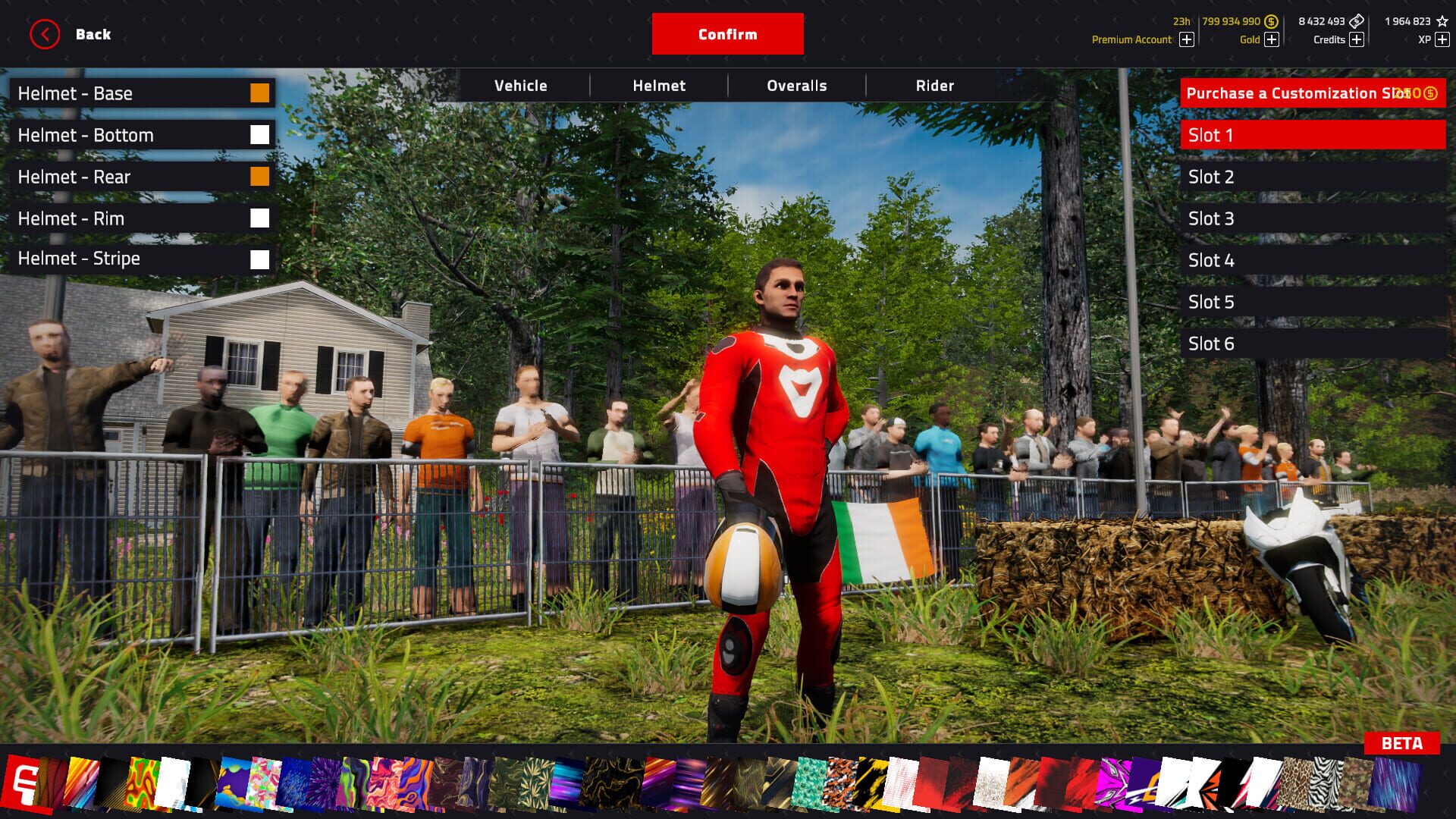Click the Helmet - Rim white color swatch

[x=260, y=218]
